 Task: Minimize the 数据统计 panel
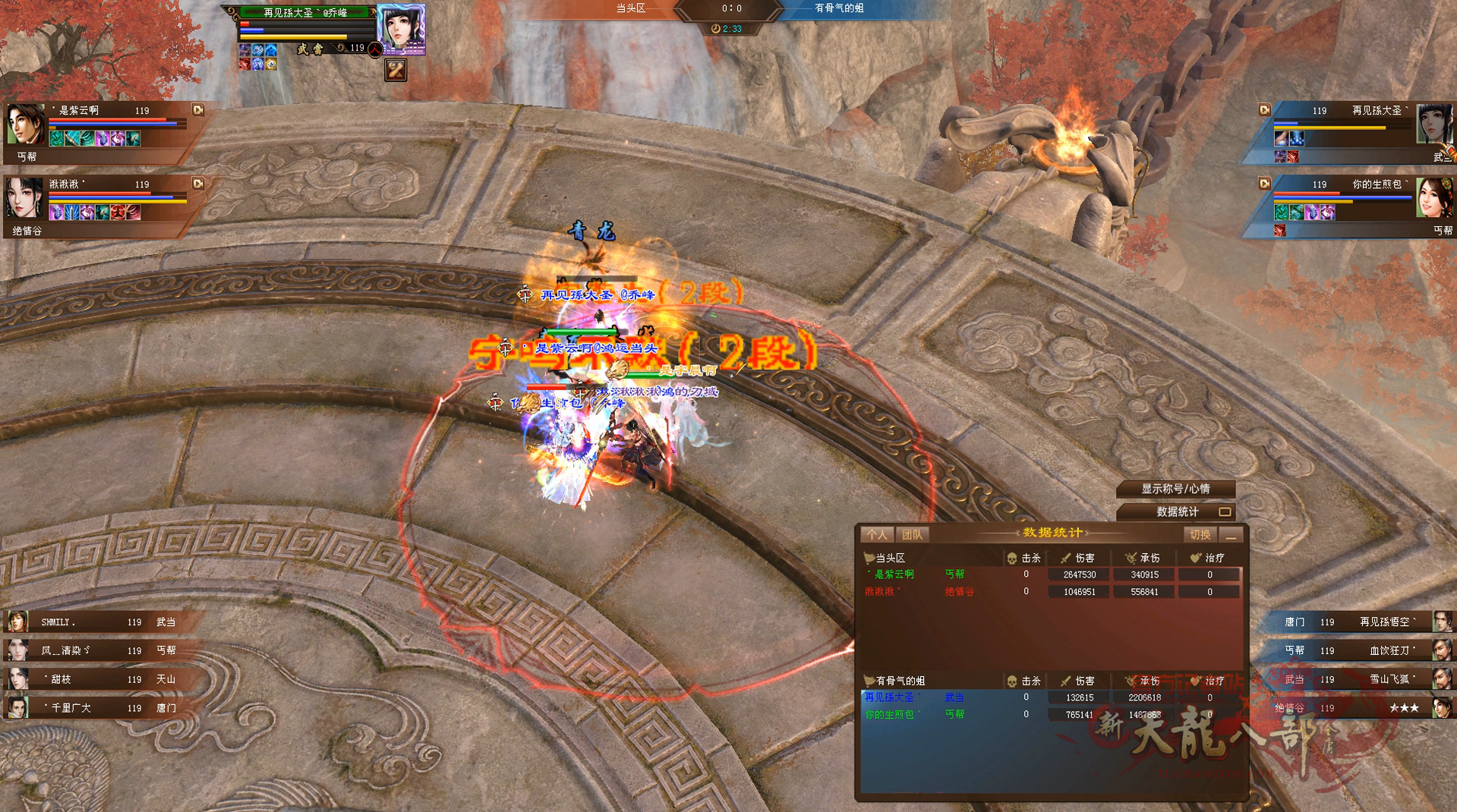point(1231,536)
